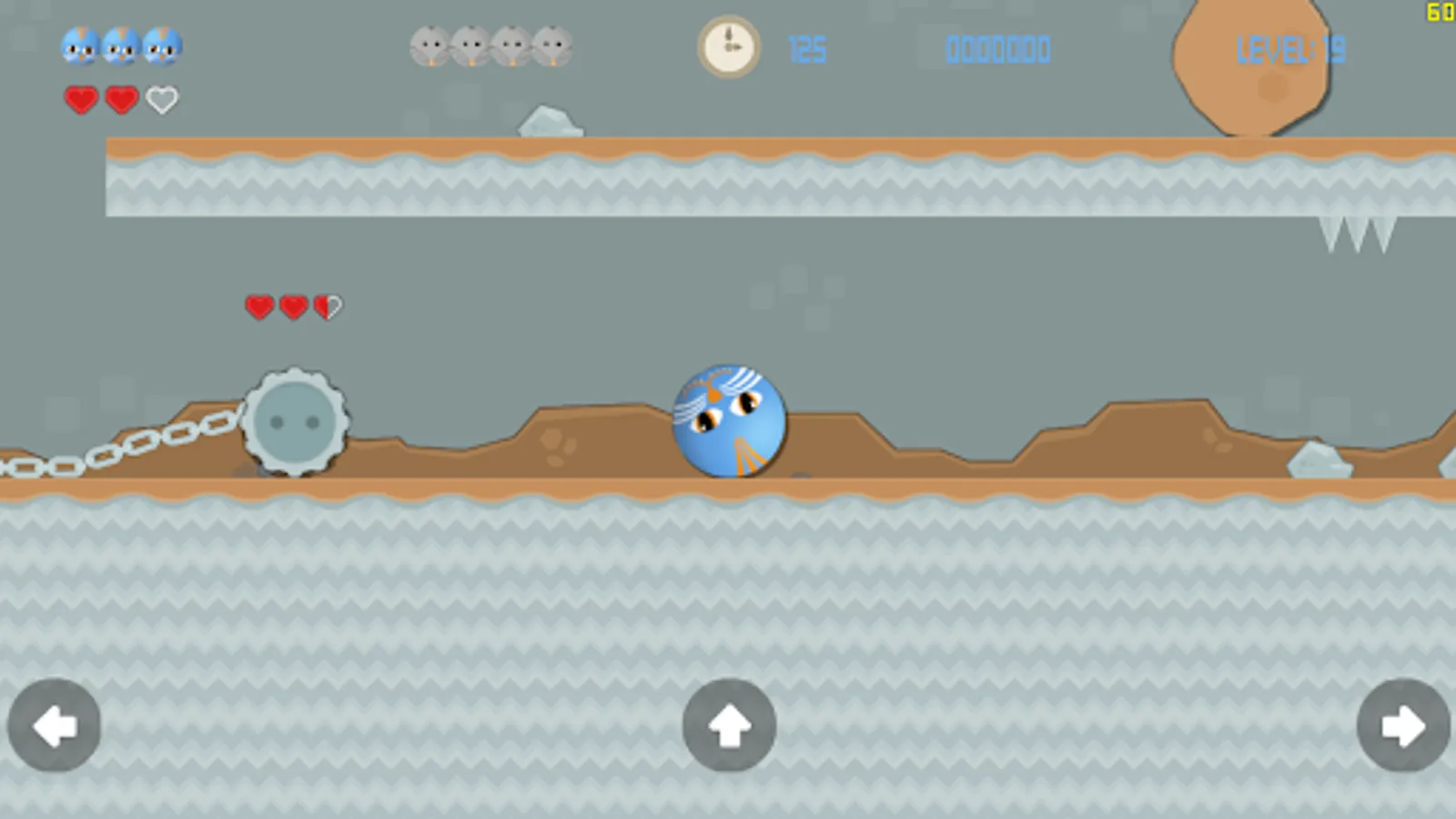Click the first full red heart
The height and width of the screenshot is (819, 1456).
click(80, 97)
